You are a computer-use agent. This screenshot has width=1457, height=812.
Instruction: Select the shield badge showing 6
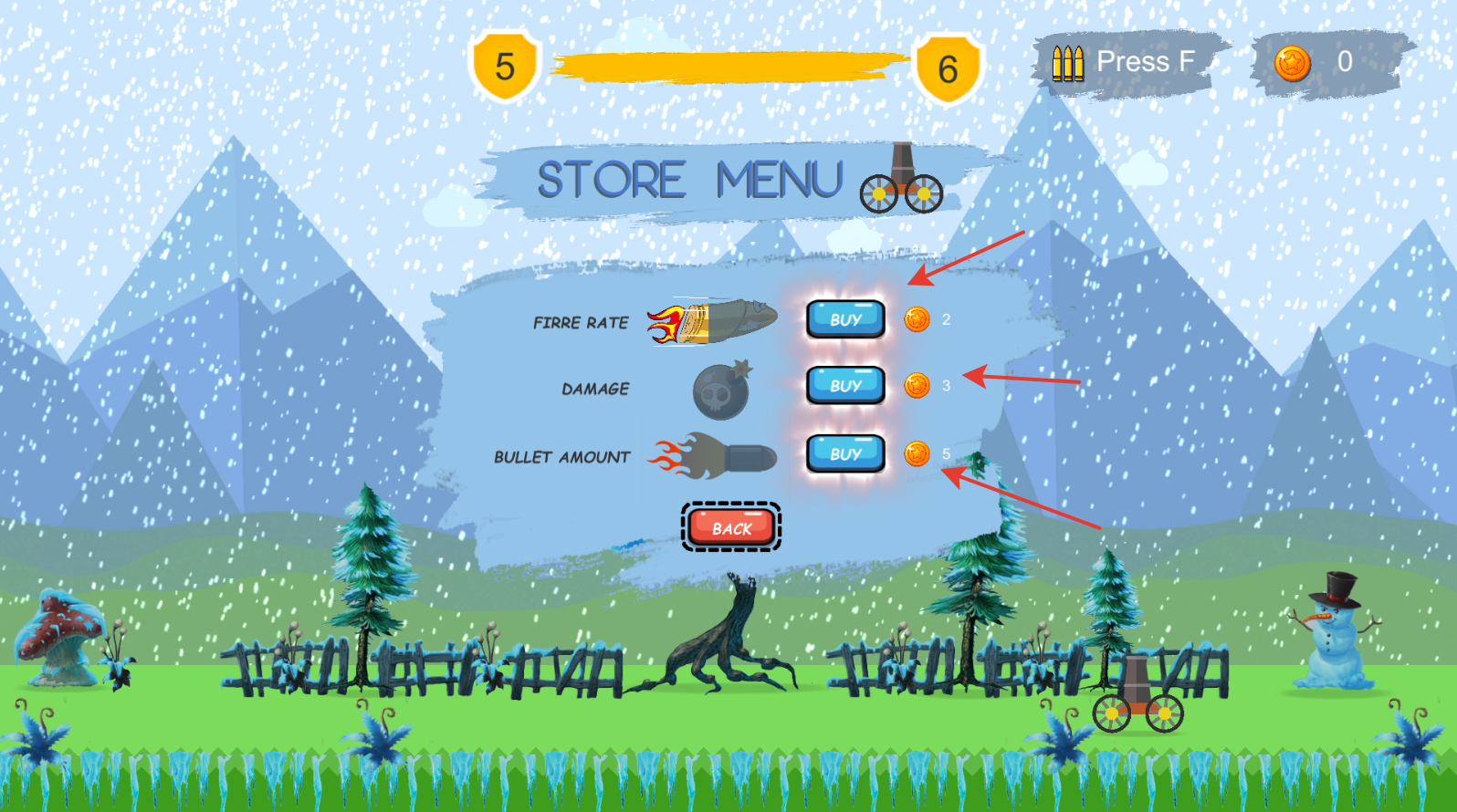[947, 64]
